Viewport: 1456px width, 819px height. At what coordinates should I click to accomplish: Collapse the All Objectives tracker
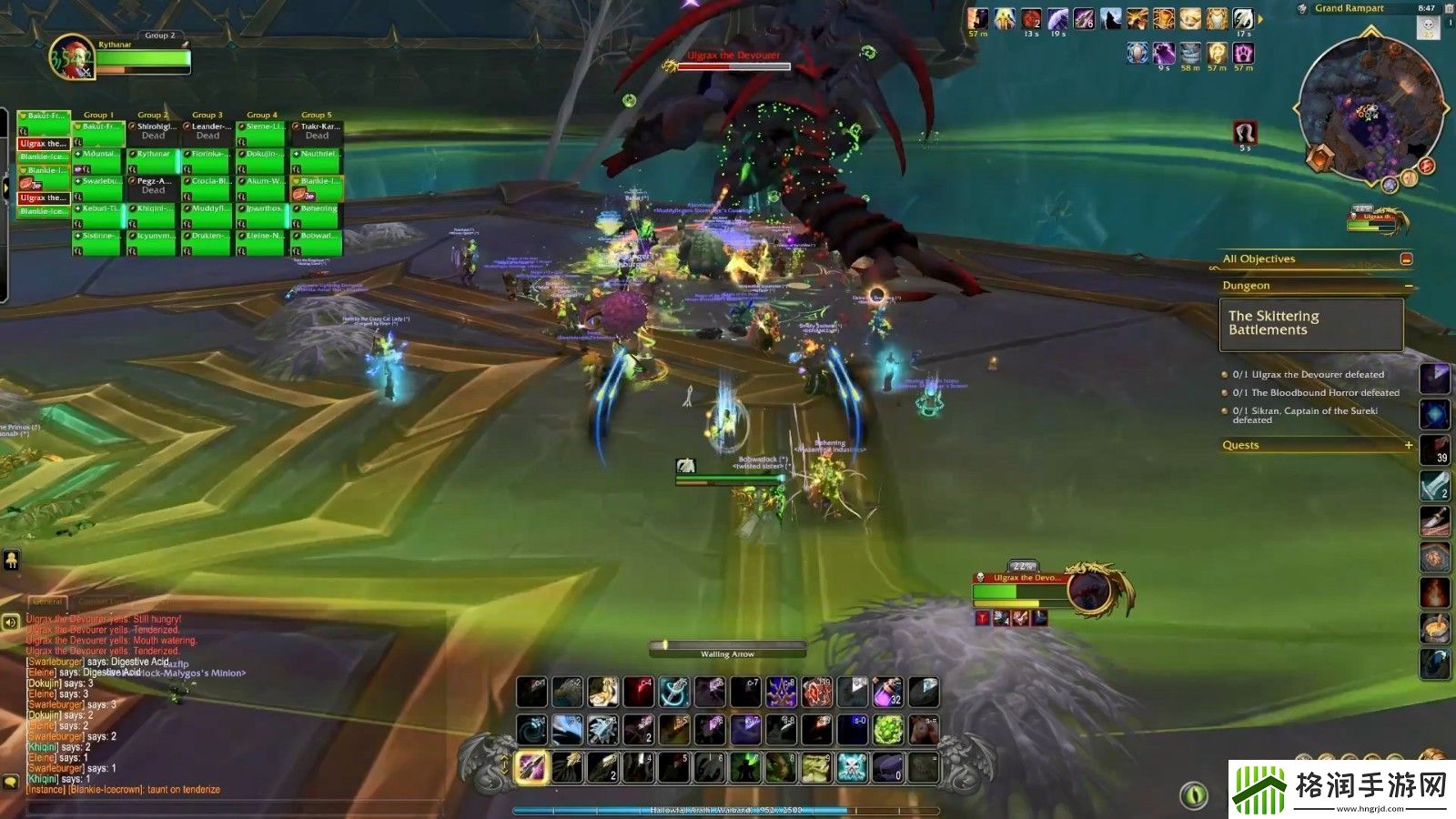(x=1406, y=259)
